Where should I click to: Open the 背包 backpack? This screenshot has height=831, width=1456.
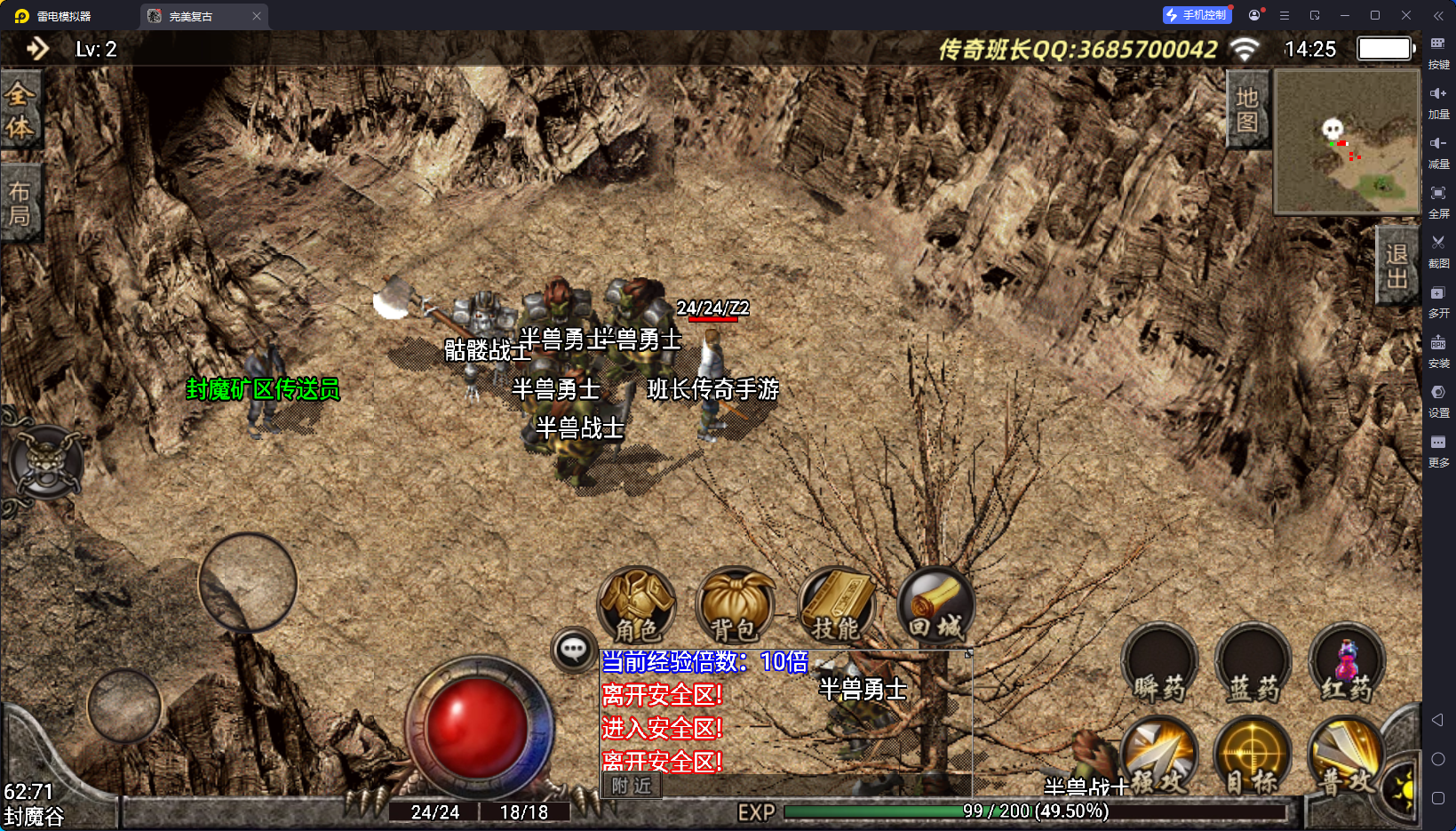point(734,604)
